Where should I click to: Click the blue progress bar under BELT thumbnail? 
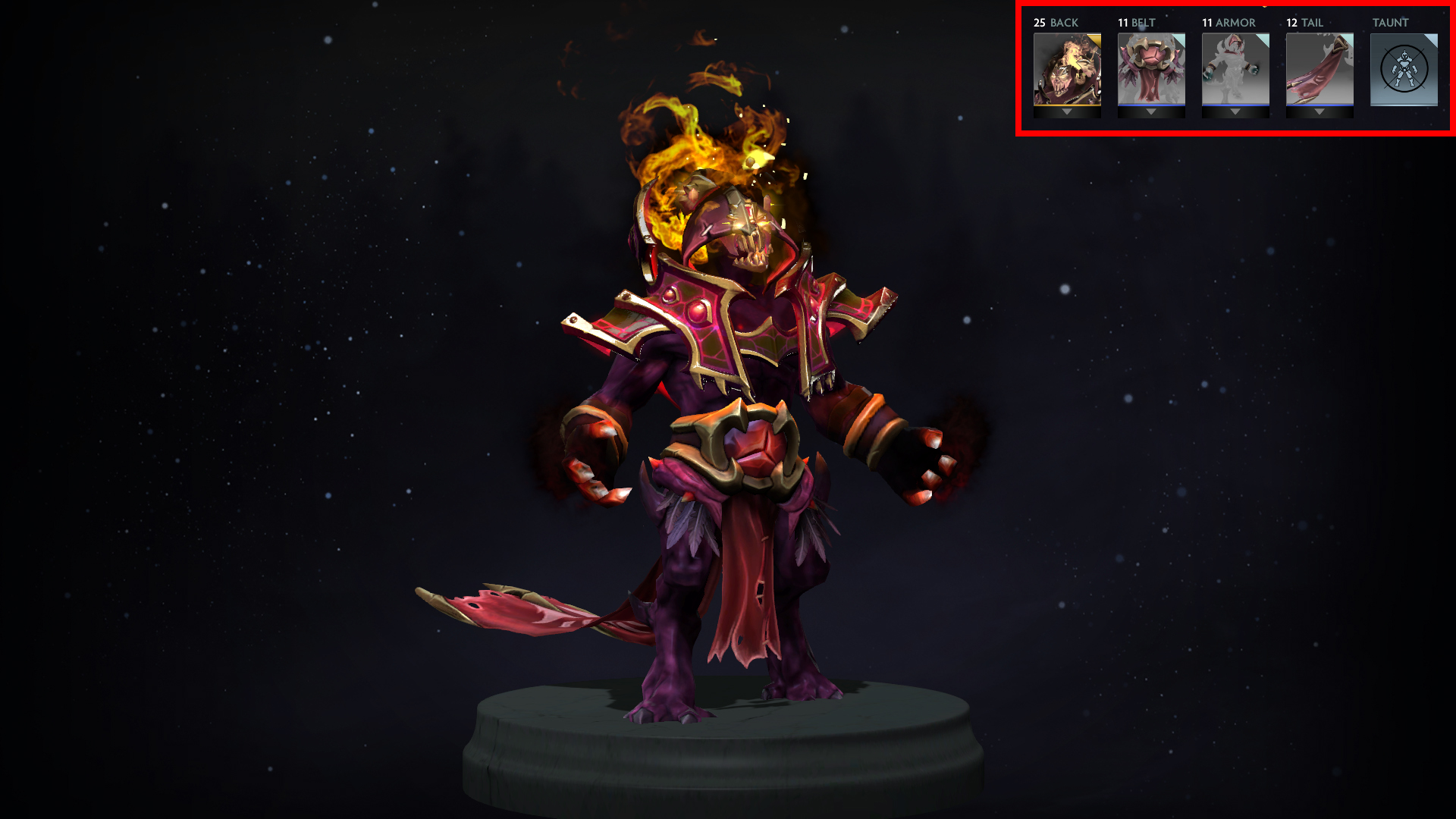point(1151,105)
